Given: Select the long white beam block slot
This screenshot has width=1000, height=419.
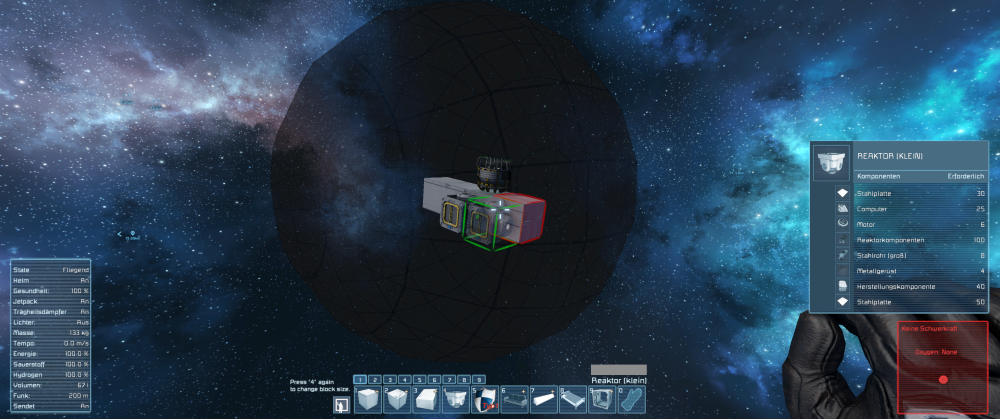Looking at the screenshot, I should (x=543, y=400).
